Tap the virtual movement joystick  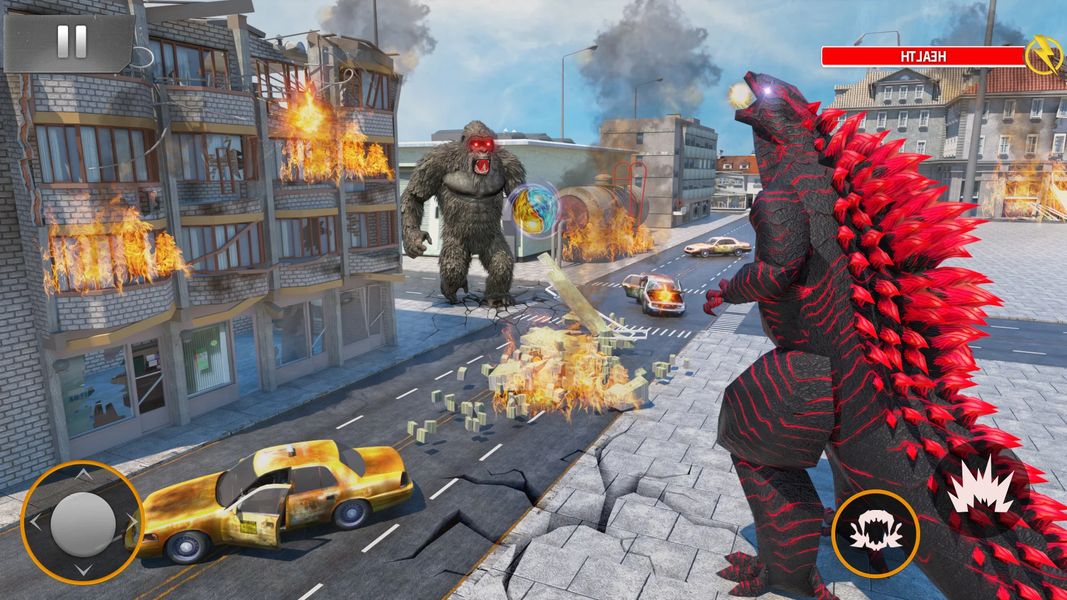pyautogui.click(x=82, y=523)
